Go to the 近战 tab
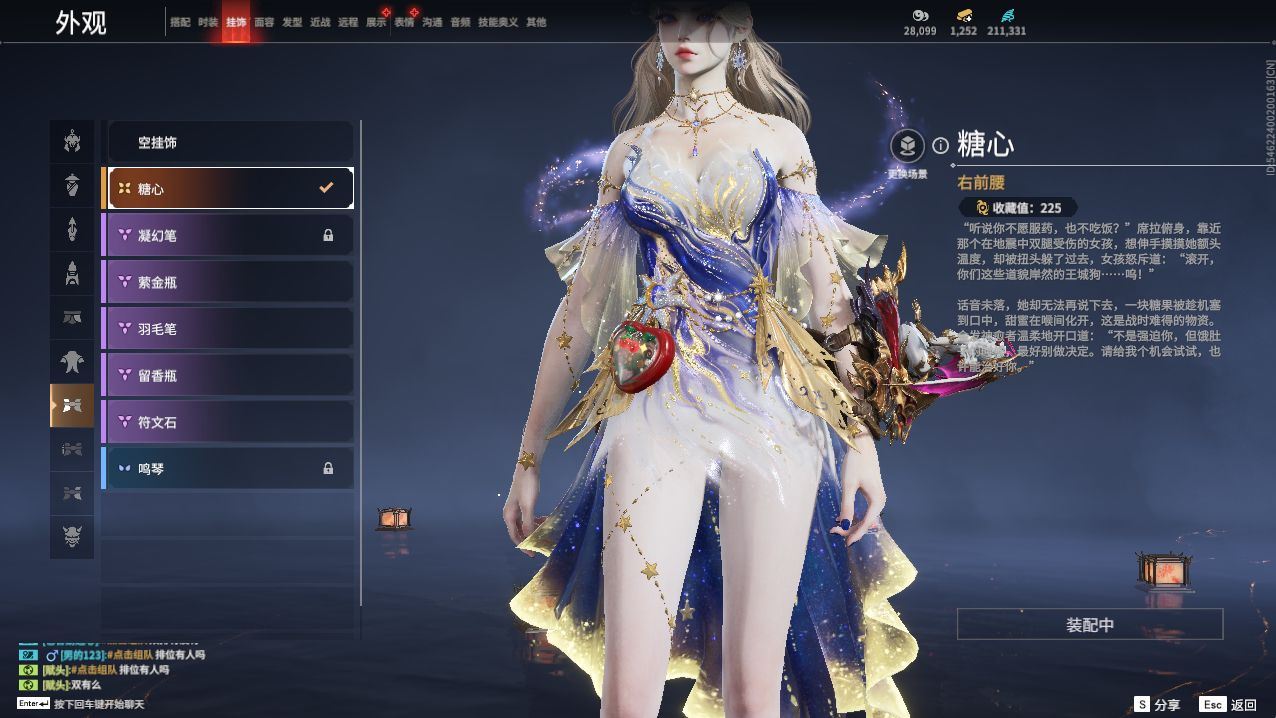This screenshot has height=718, width=1276. point(320,22)
